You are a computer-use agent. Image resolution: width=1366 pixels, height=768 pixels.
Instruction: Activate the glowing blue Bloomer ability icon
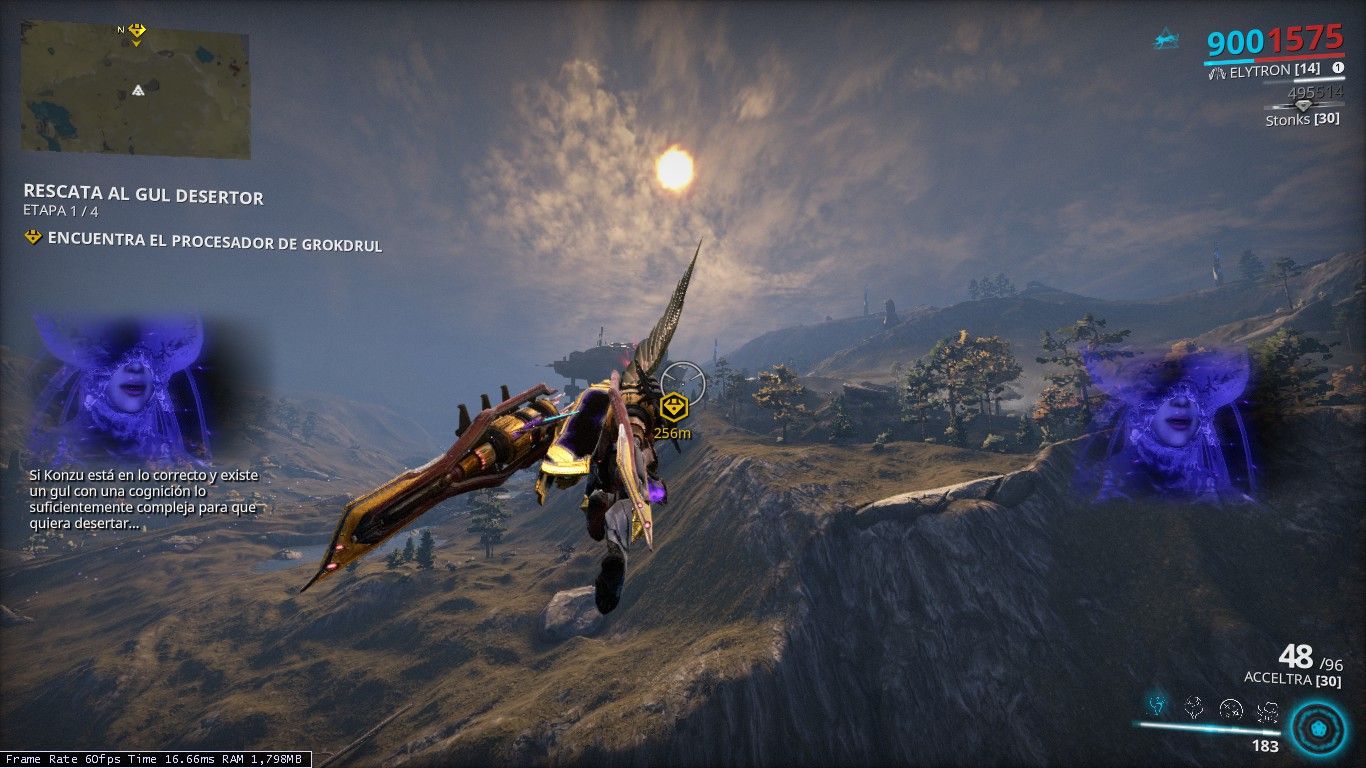click(1157, 706)
